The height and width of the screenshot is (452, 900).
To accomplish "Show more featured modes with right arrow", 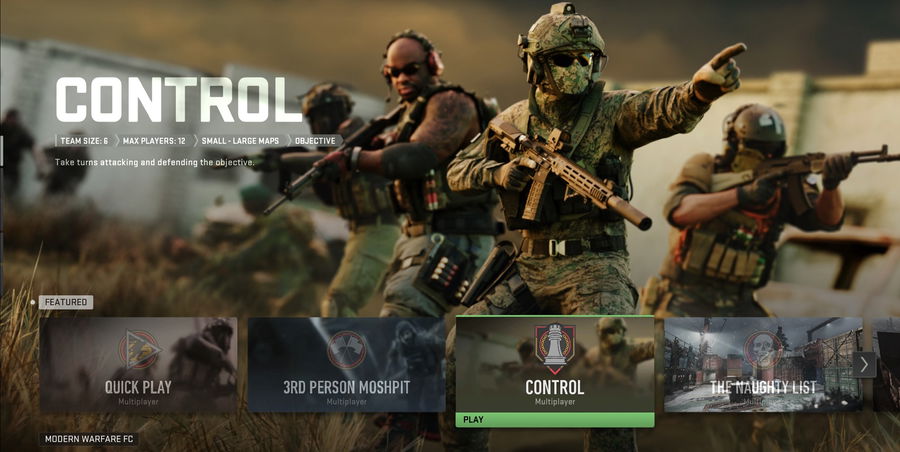I will coord(866,365).
